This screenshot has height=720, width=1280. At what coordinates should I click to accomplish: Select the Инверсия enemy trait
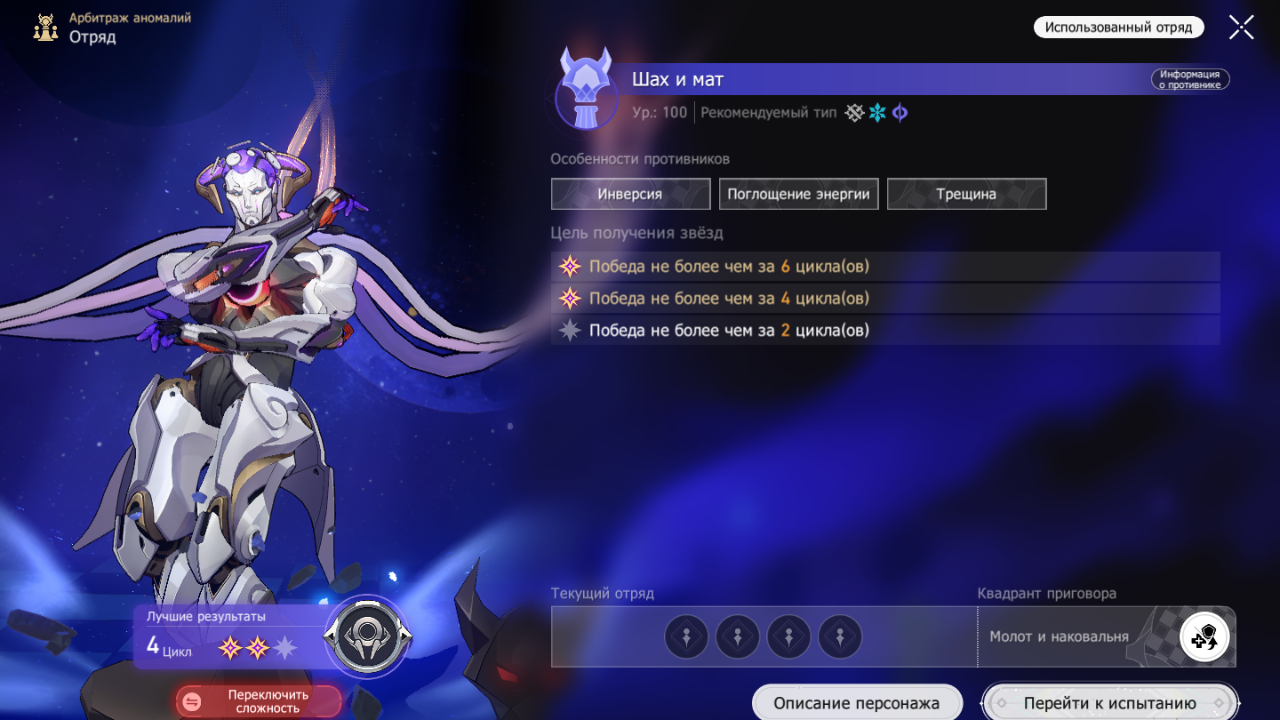(x=630, y=194)
